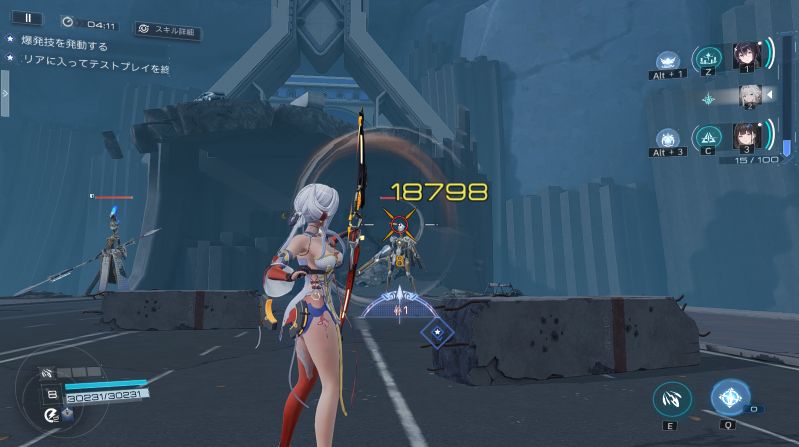The width and height of the screenshot is (799, 447).
Task: Use the Q glowing burst skill
Action: coord(730,397)
